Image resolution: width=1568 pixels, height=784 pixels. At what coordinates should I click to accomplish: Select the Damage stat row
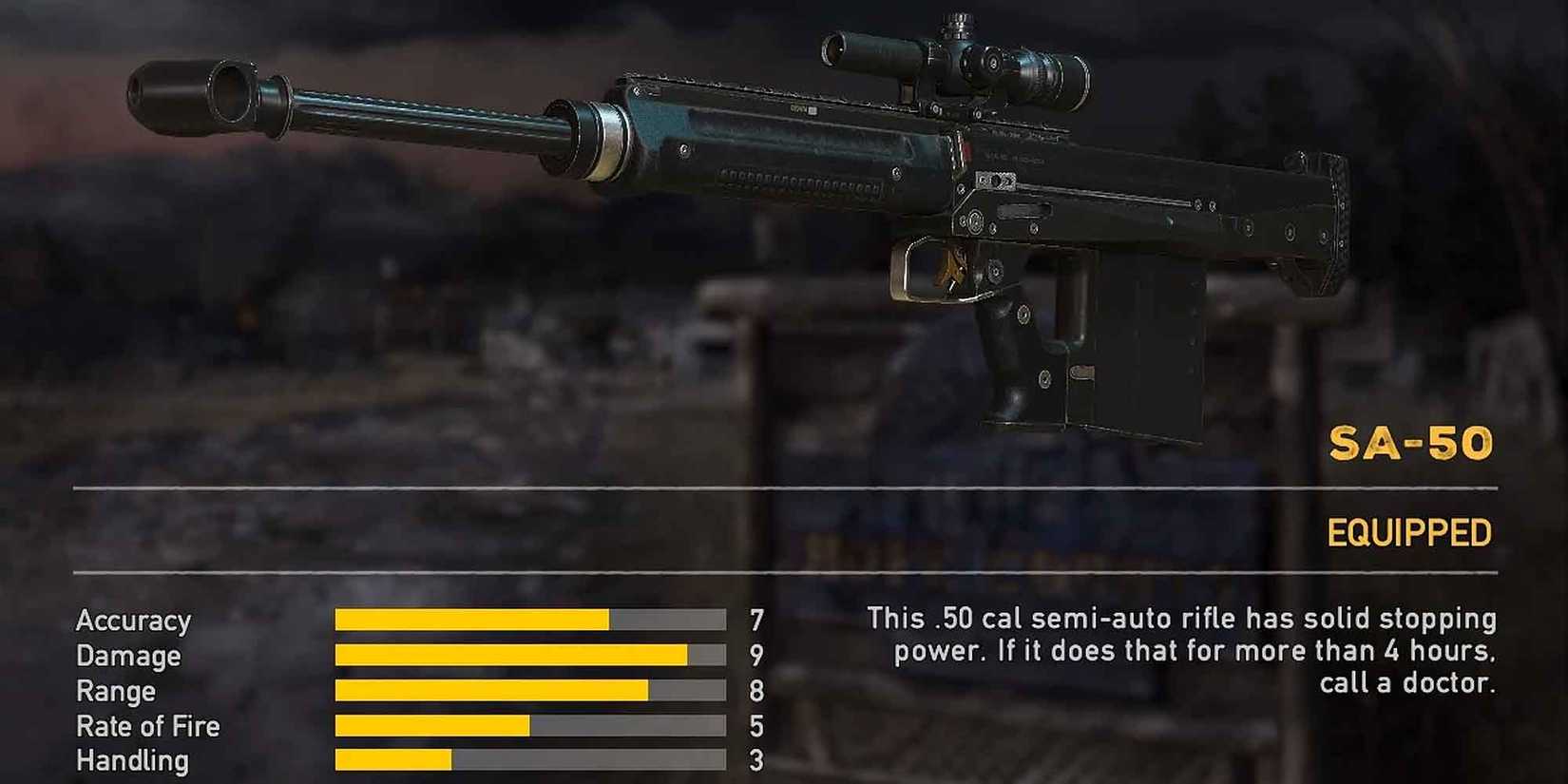(128, 656)
